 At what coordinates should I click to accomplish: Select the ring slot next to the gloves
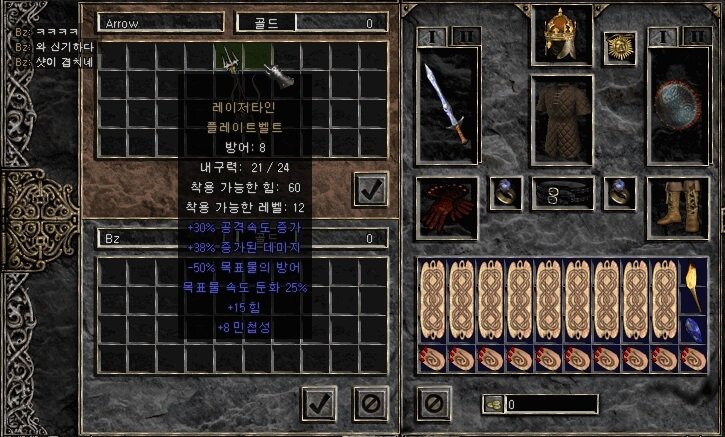point(505,191)
